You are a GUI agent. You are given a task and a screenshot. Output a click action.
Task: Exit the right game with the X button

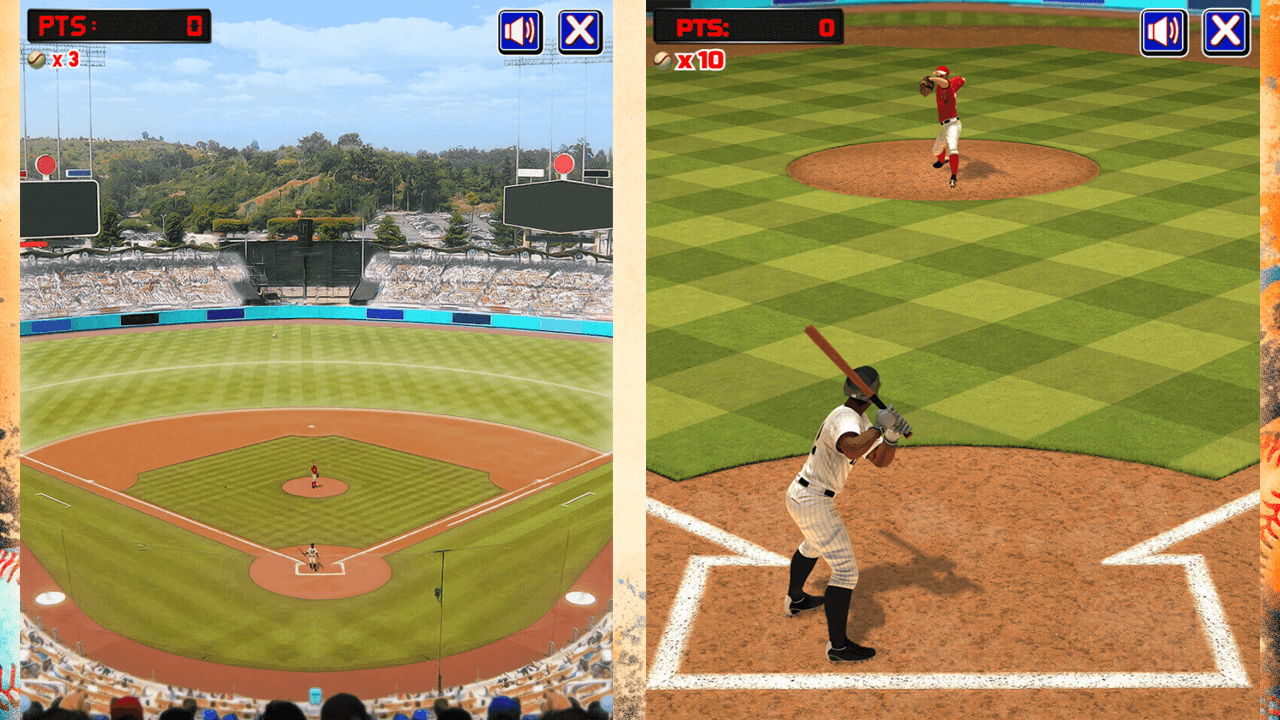point(1224,33)
